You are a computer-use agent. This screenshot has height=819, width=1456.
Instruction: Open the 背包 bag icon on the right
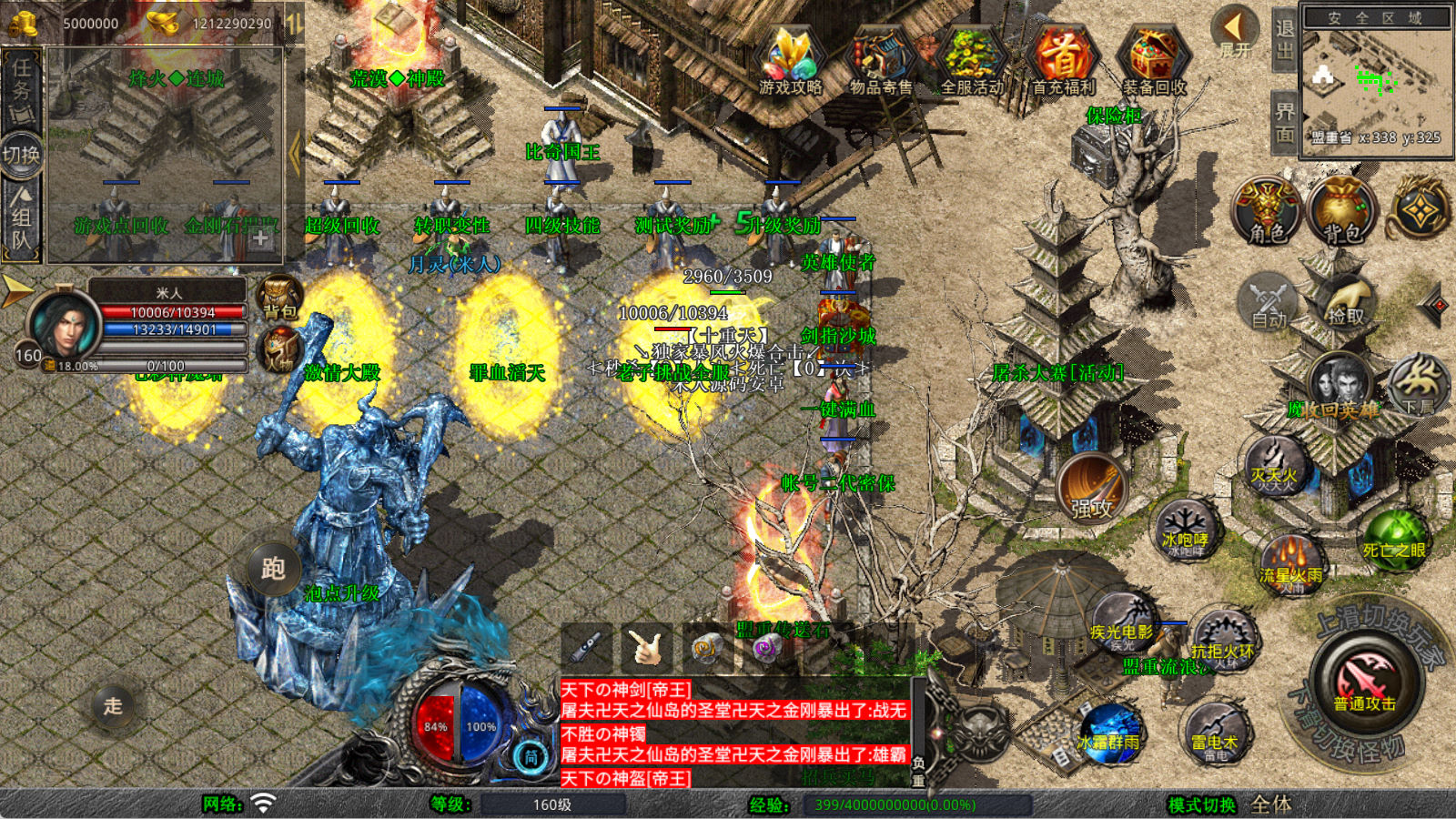1340,211
